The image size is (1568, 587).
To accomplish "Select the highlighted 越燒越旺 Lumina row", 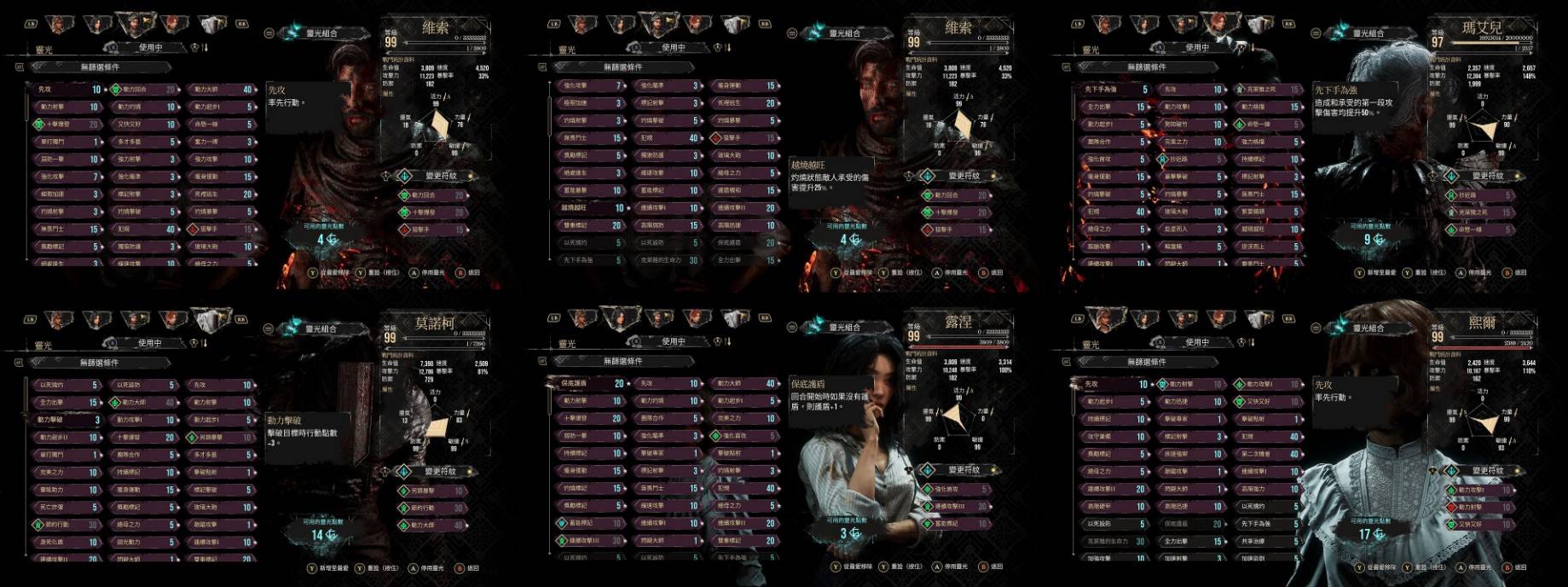I will [589, 208].
